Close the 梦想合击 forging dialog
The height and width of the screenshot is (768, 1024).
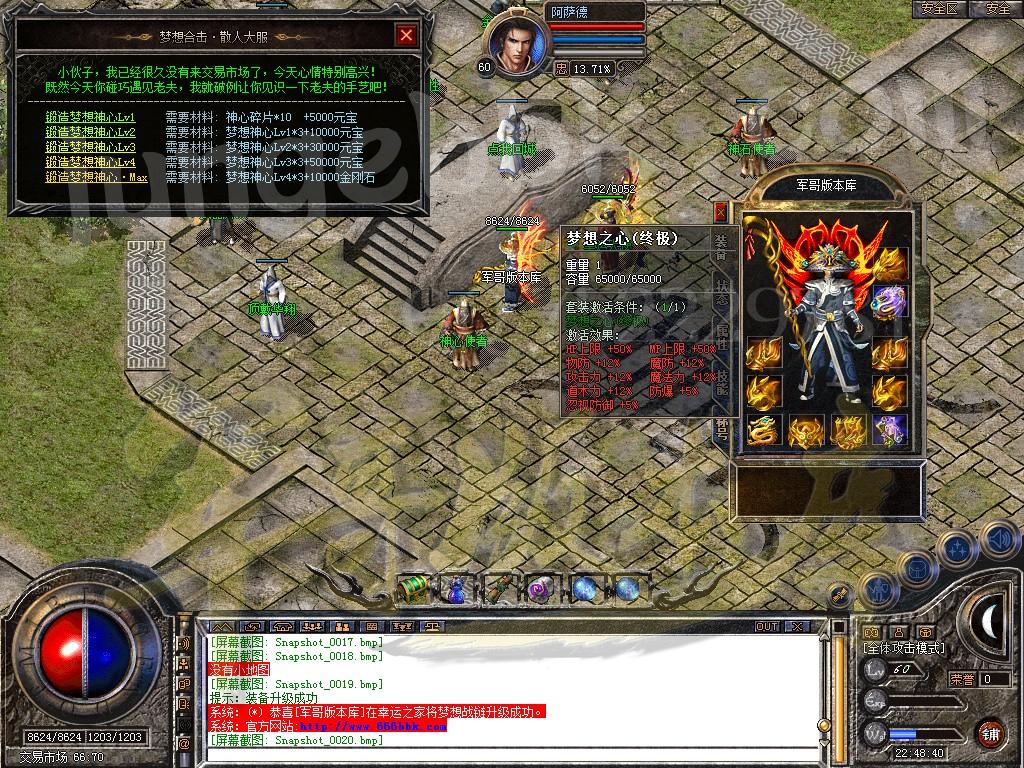tap(405, 36)
